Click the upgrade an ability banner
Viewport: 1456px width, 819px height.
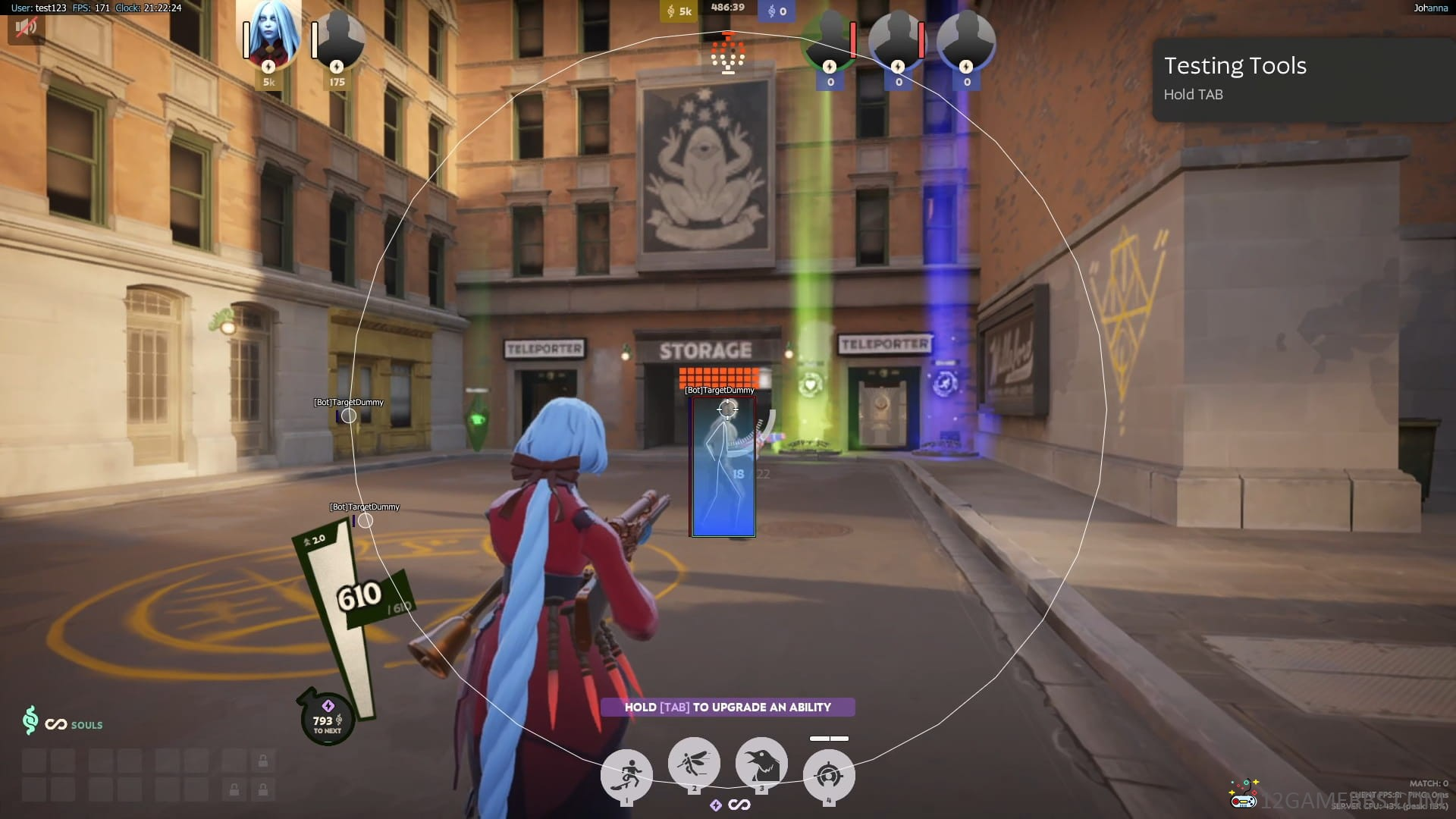click(727, 707)
